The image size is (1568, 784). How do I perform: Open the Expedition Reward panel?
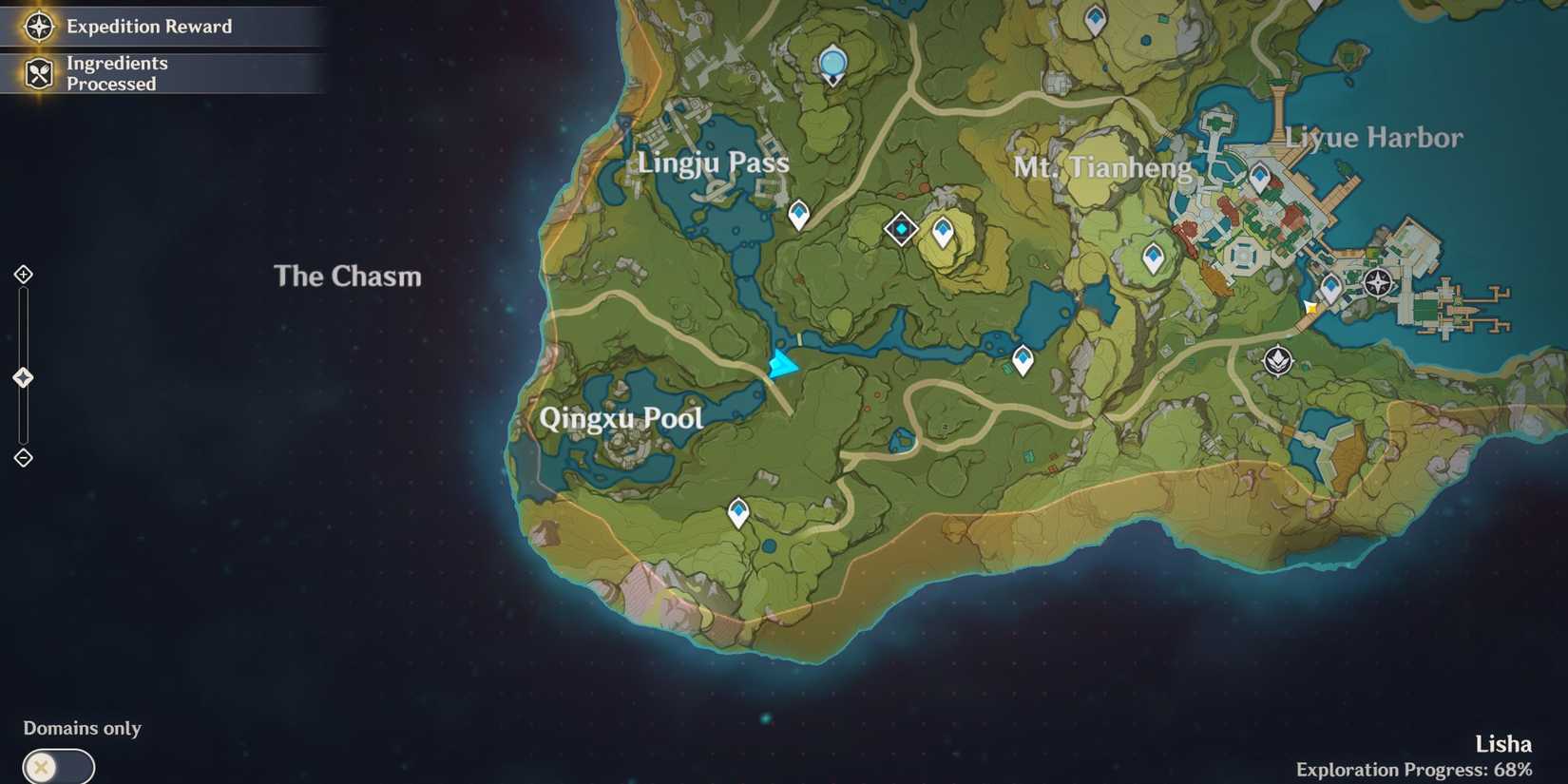coord(147,27)
